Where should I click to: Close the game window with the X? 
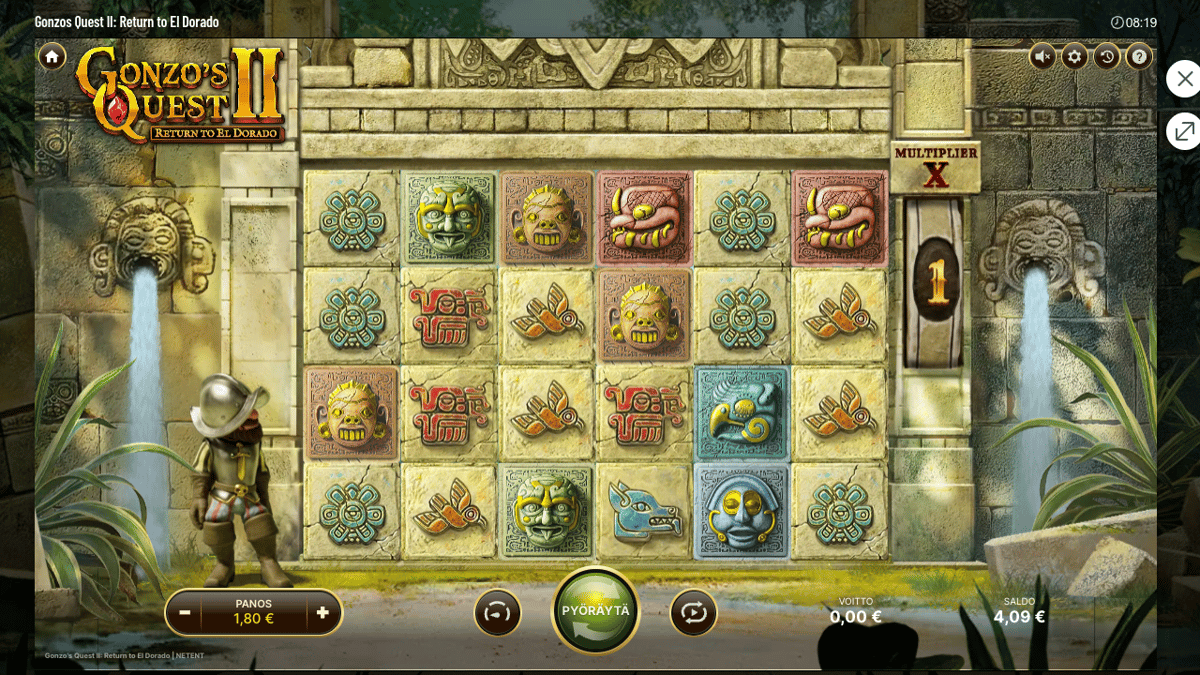(x=1184, y=79)
